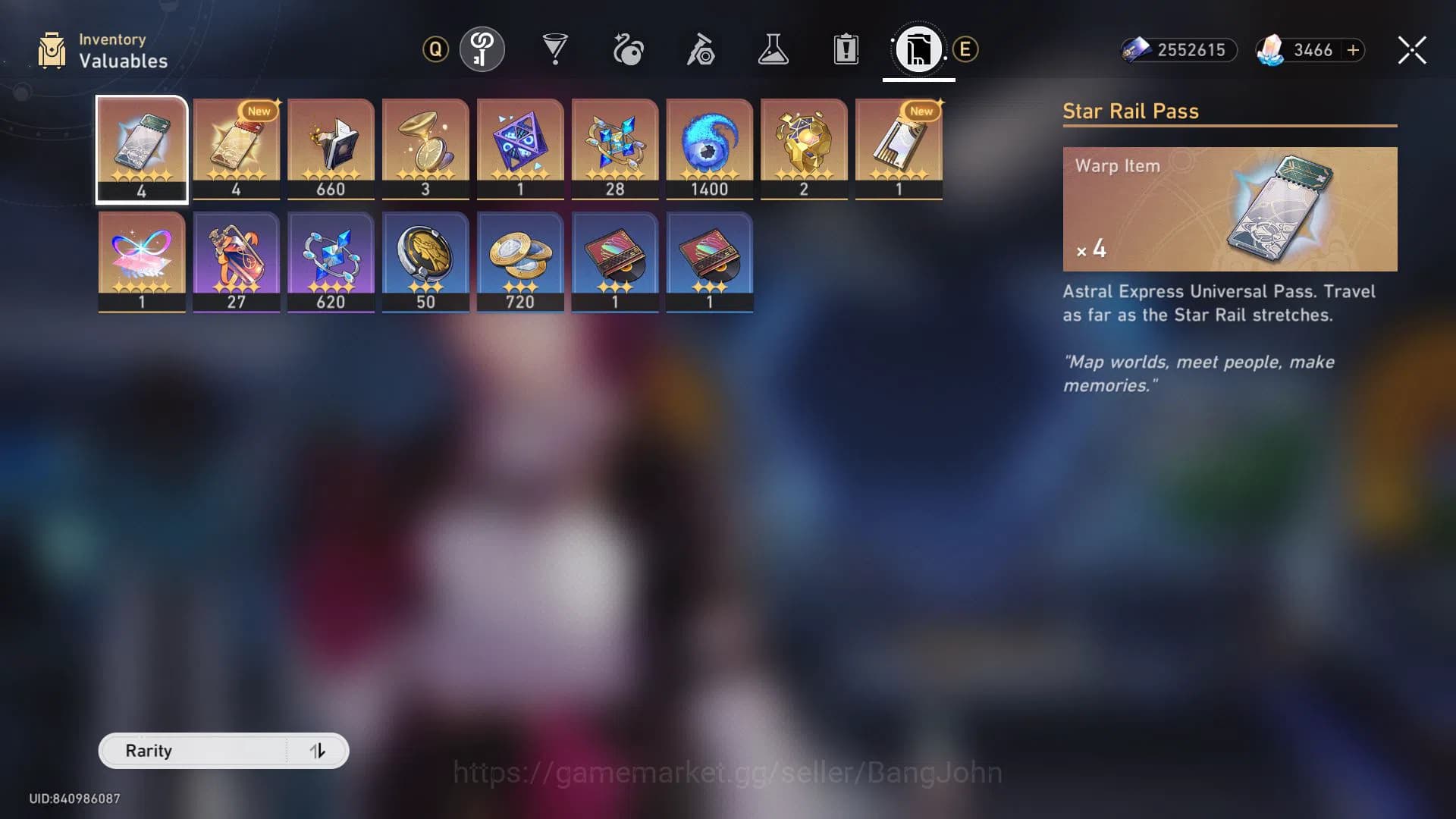1456x819 pixels.
Task: Select the pink butterfly valuable item
Action: point(141,260)
